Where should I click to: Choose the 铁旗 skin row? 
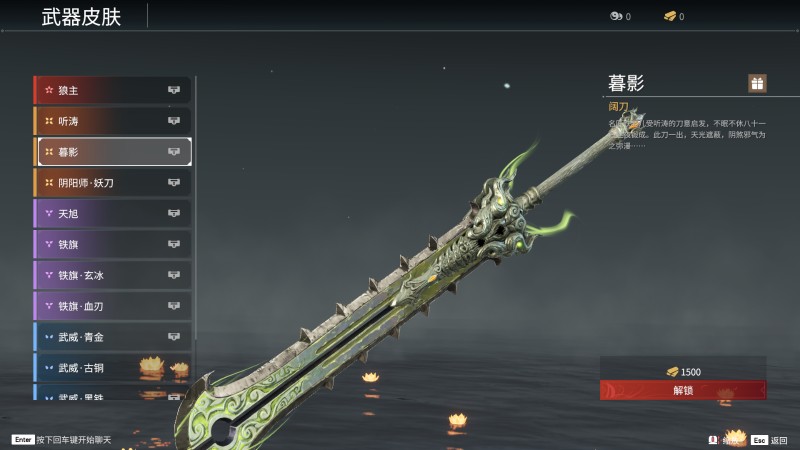[x=113, y=244]
